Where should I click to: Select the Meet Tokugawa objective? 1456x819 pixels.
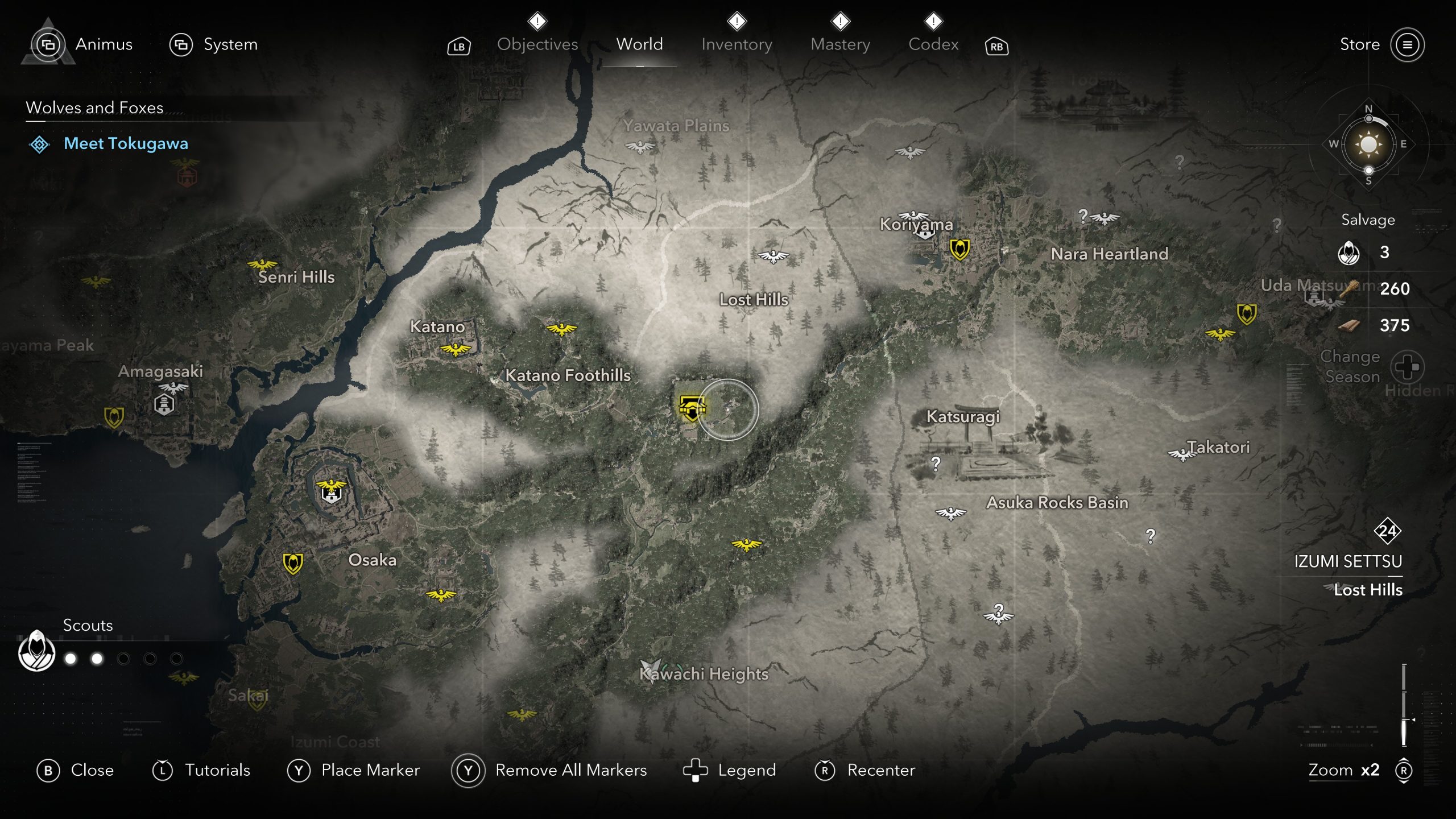[x=126, y=143]
